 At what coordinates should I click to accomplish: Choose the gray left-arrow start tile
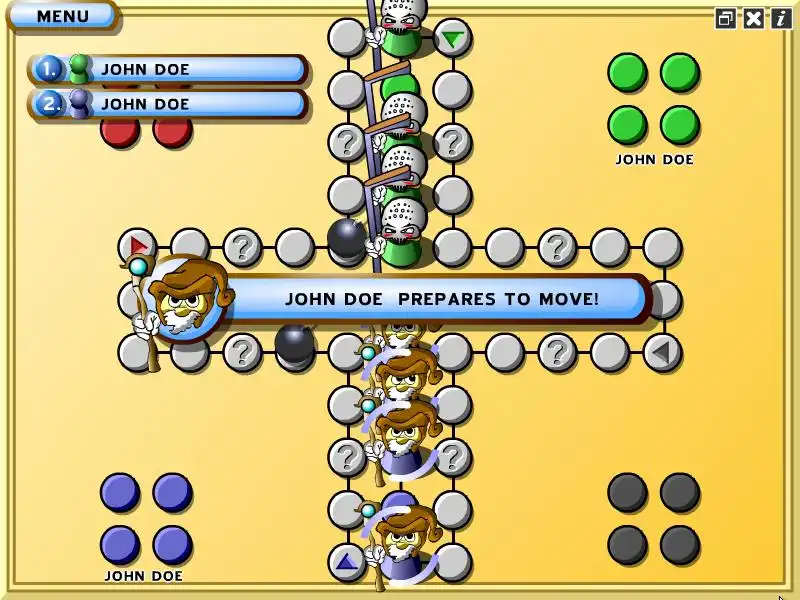pyautogui.click(x=661, y=352)
